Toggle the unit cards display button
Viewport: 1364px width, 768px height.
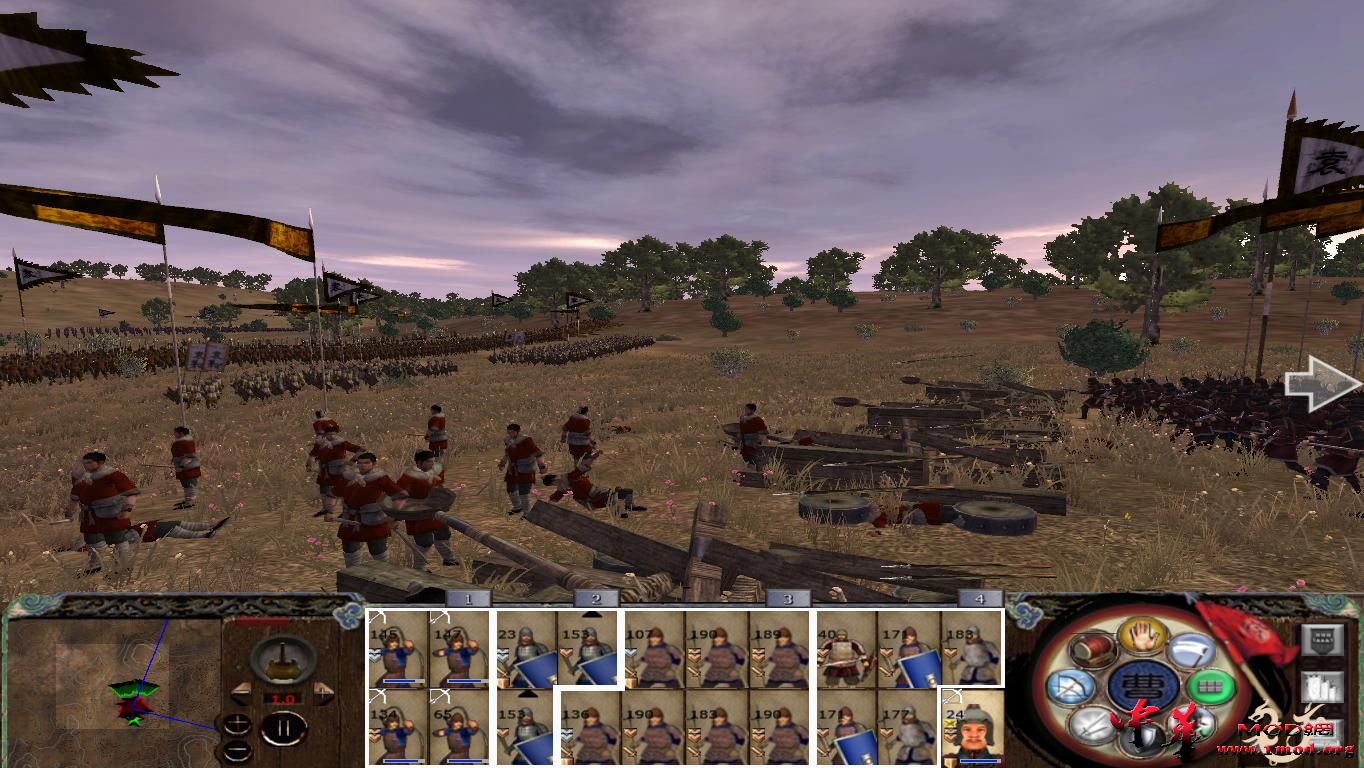pos(1323,688)
